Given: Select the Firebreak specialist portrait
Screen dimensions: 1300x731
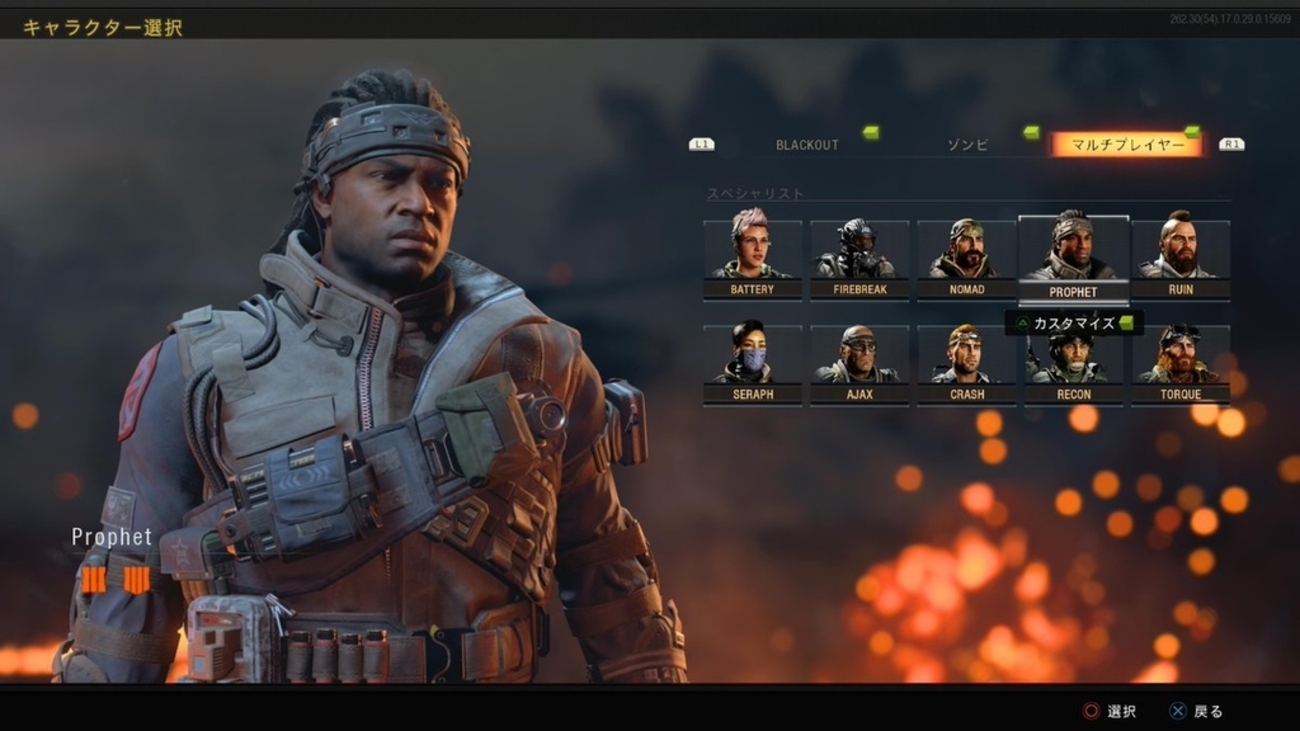Looking at the screenshot, I should click(860, 248).
